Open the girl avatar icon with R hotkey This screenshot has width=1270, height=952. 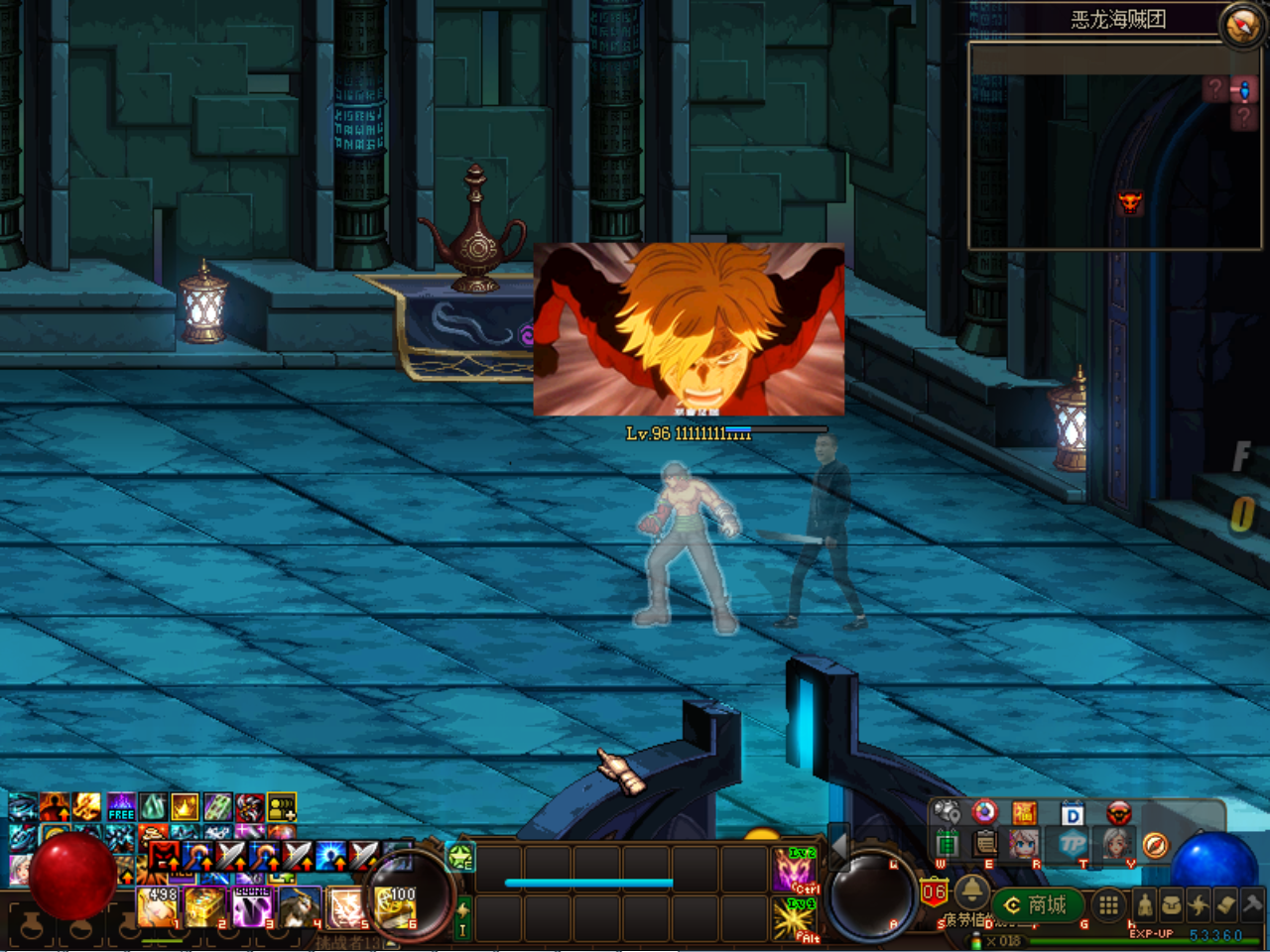click(x=1024, y=843)
